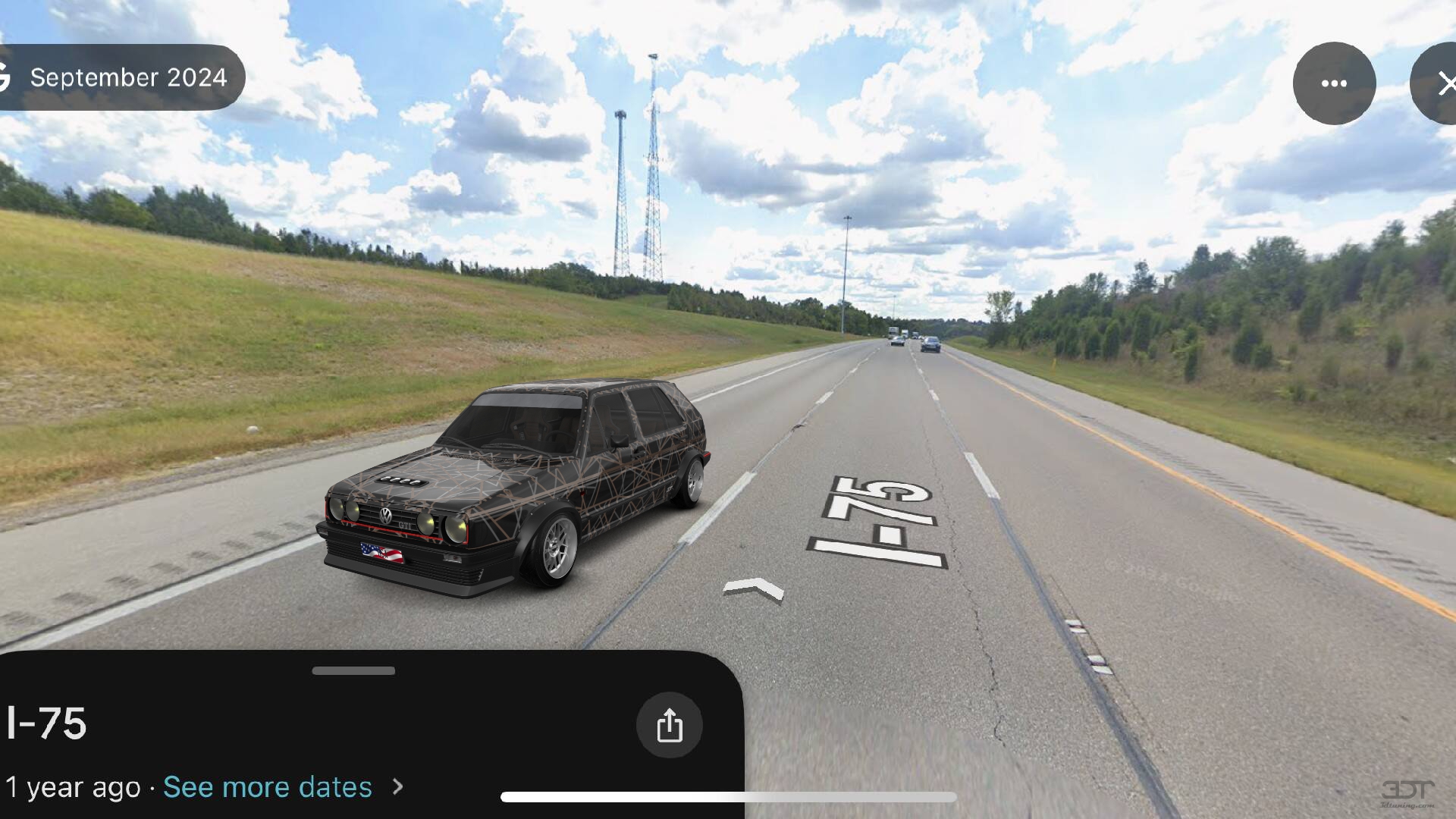Move forward using the road arrow
This screenshot has width=1456, height=819.
click(x=753, y=589)
